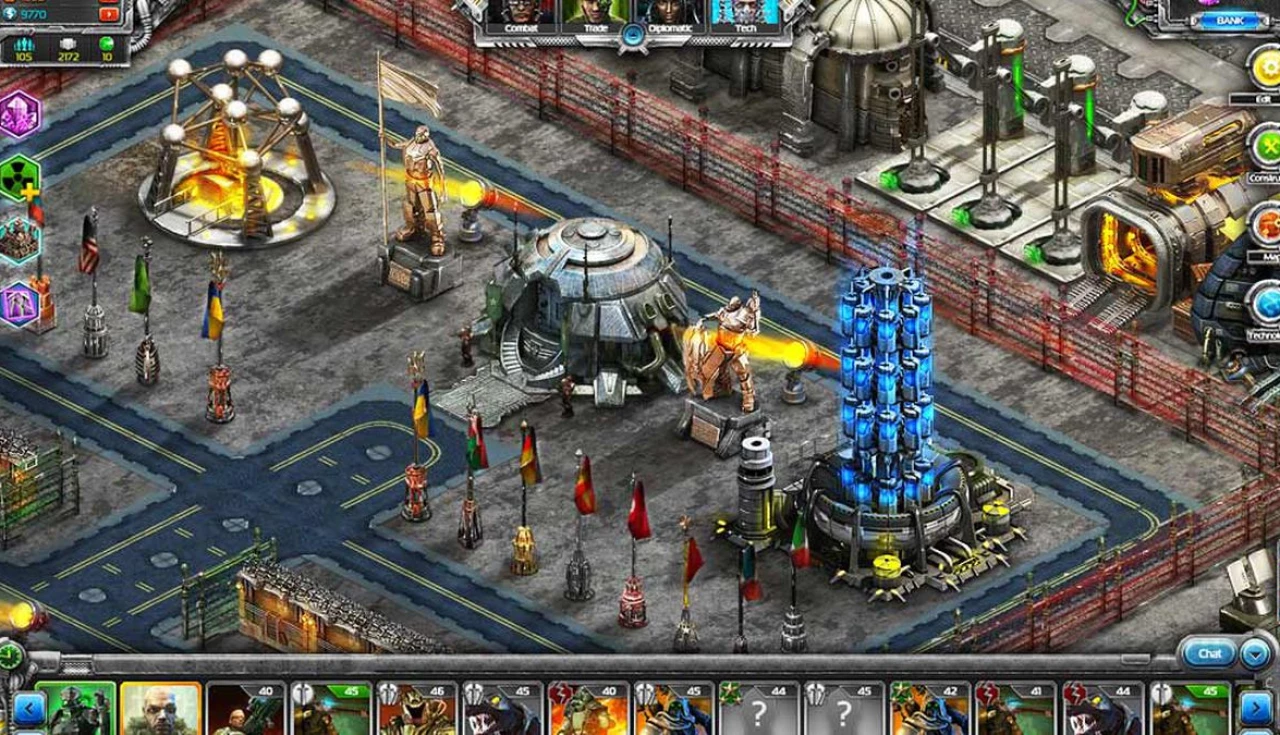Open the Tech advisor panel

tap(744, 15)
